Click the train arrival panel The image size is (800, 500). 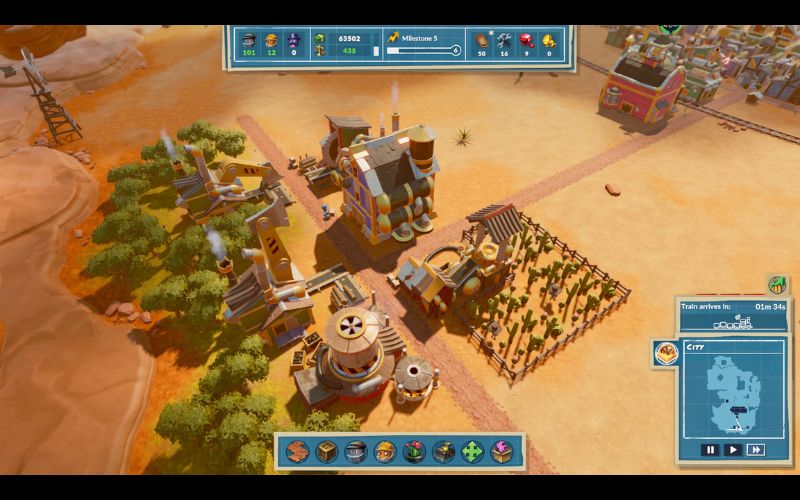coord(733,315)
